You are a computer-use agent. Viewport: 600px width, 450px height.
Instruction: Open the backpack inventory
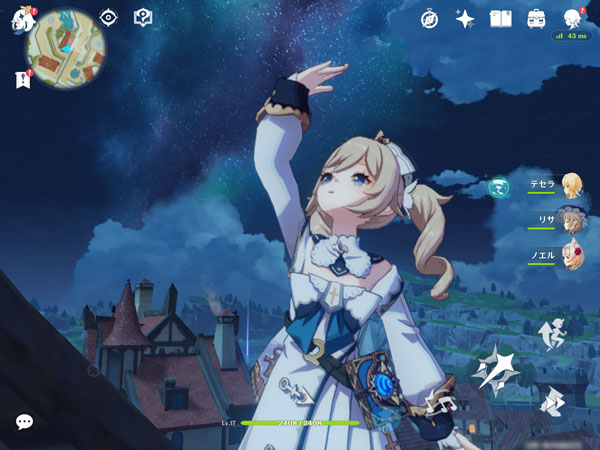[536, 18]
